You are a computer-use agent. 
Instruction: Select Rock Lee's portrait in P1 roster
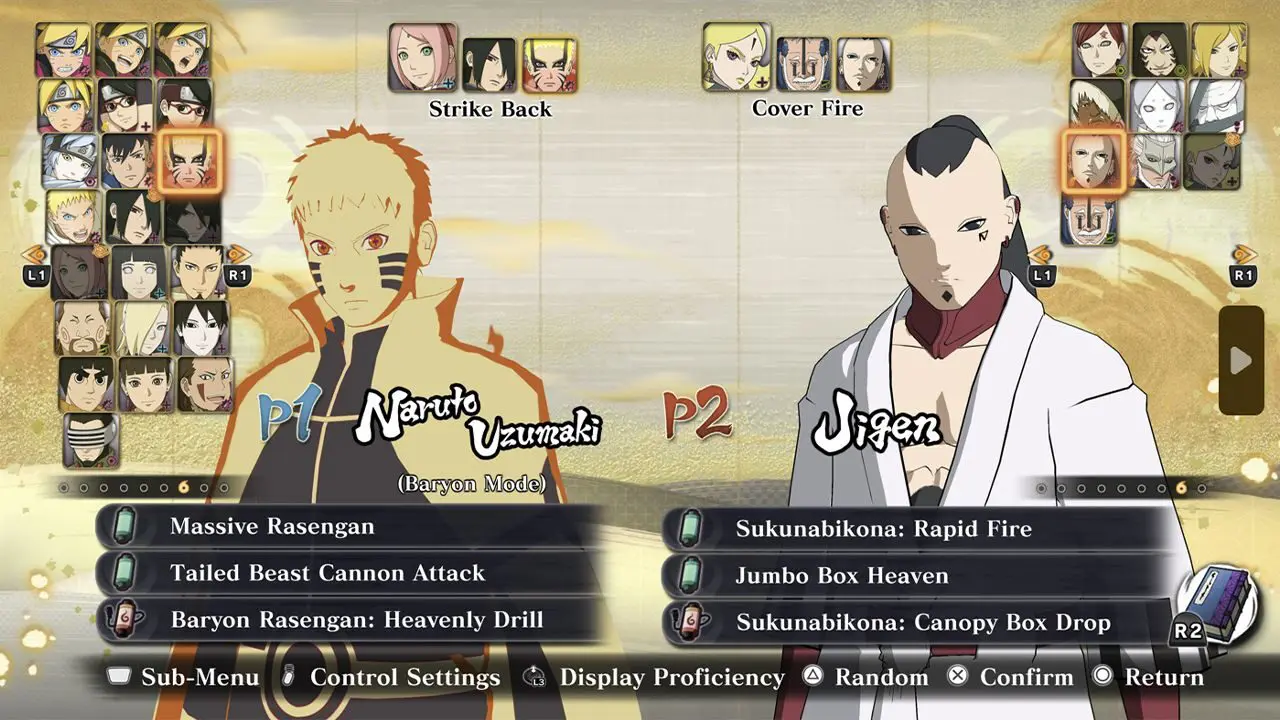click(x=86, y=384)
